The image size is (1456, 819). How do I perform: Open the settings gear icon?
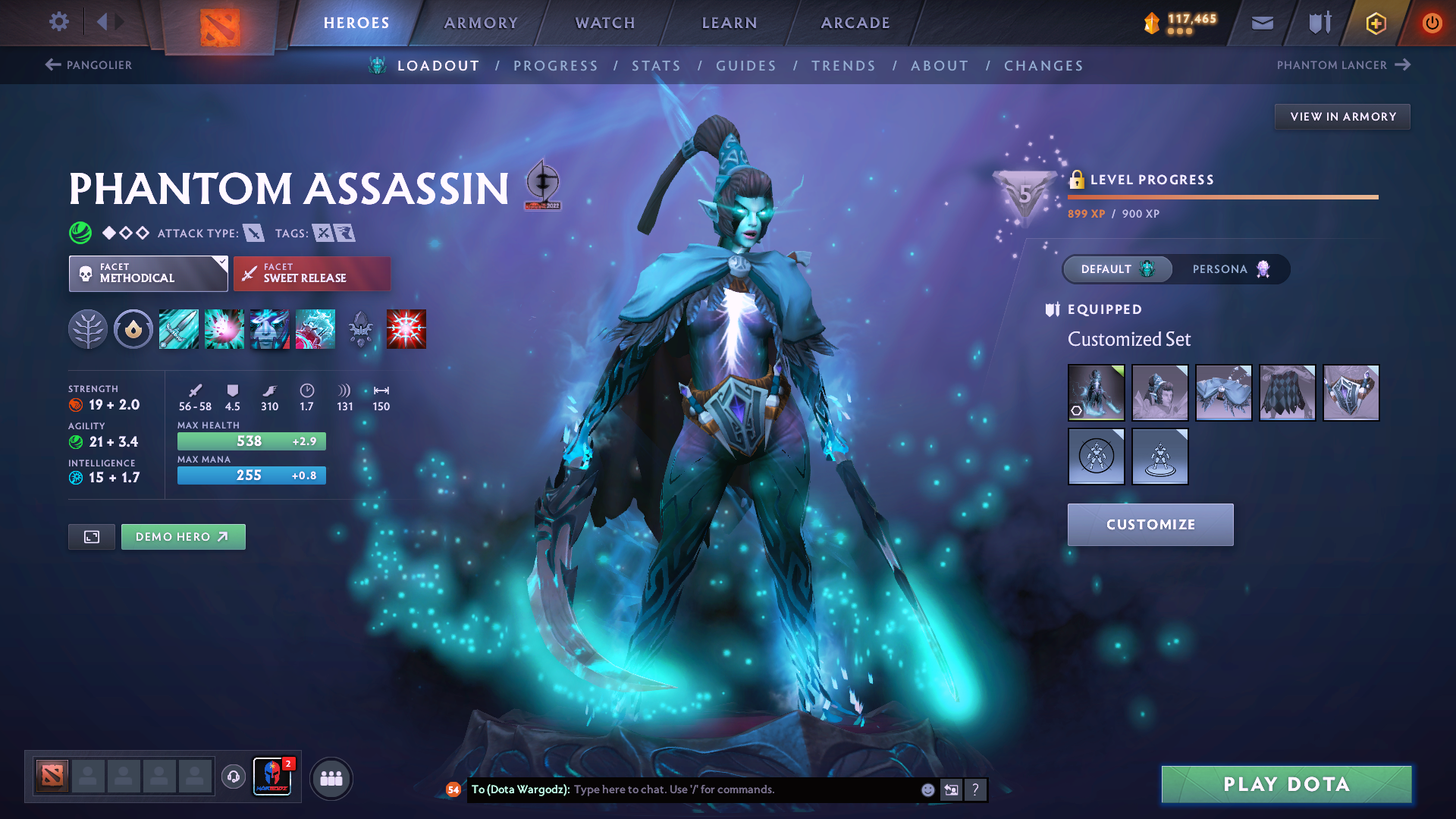[59, 22]
